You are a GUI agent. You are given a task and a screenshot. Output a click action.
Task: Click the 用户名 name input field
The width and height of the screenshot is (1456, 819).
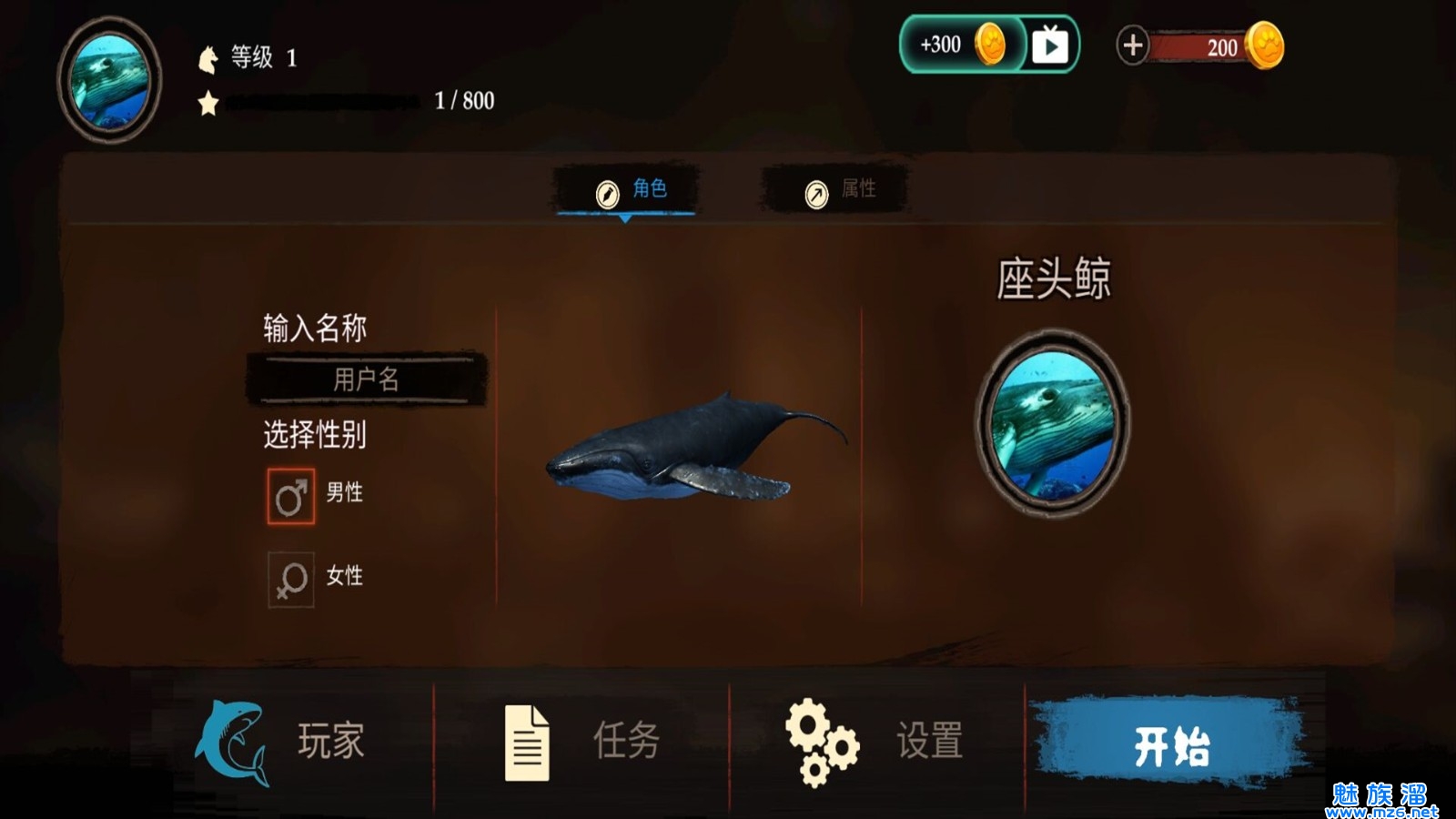click(x=366, y=379)
